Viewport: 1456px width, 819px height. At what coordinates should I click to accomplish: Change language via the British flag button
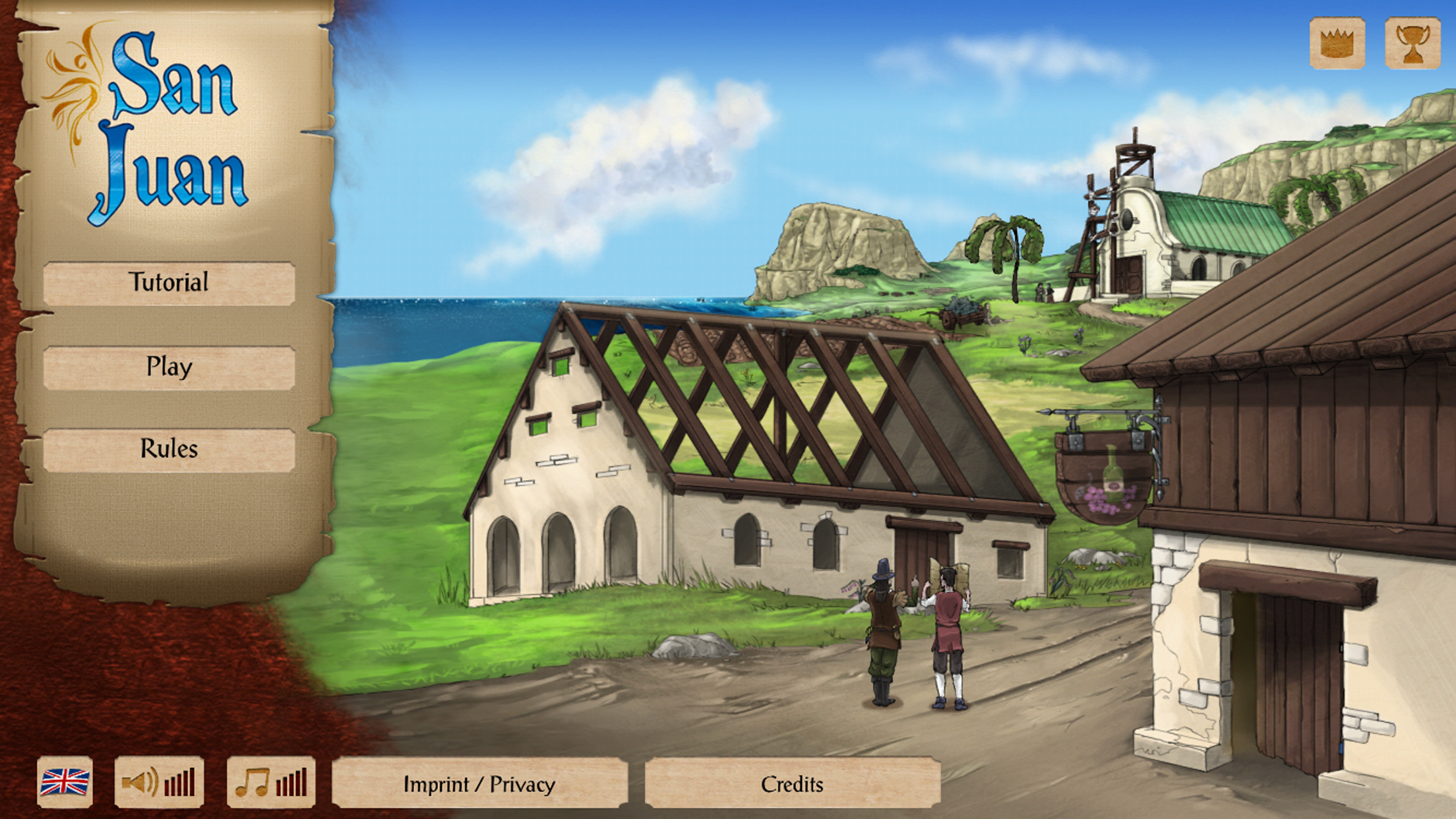click(x=65, y=783)
